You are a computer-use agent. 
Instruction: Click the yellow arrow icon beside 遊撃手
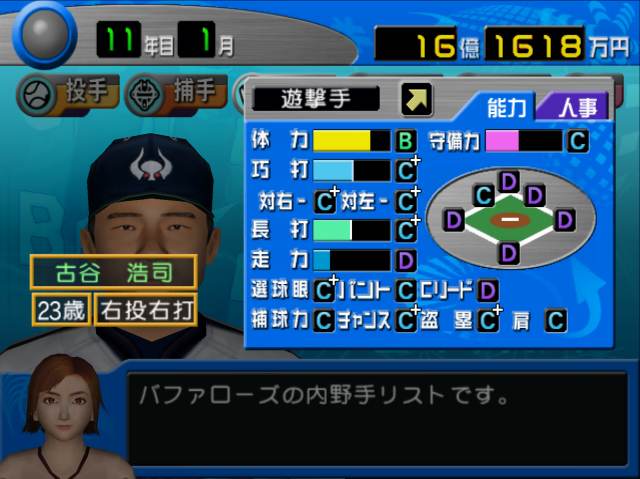pyautogui.click(x=416, y=98)
